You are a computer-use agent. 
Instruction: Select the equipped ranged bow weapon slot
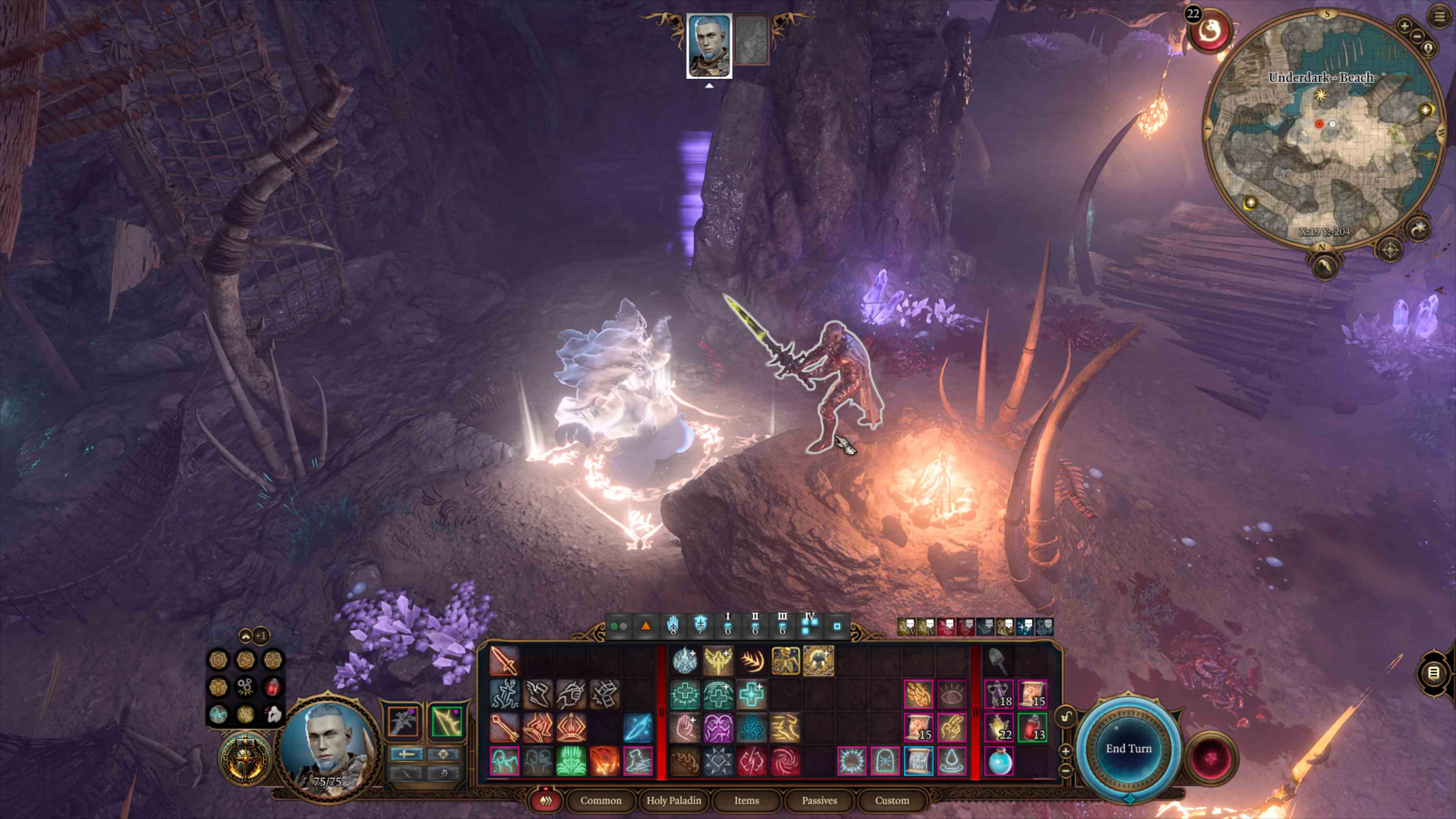click(x=447, y=721)
